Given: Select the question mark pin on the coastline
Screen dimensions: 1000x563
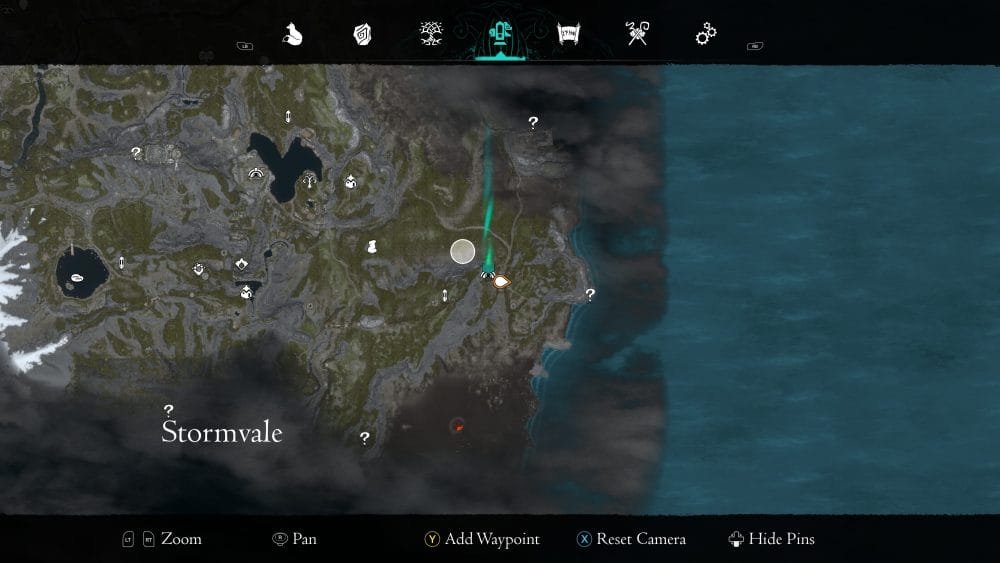Looking at the screenshot, I should coord(590,294).
